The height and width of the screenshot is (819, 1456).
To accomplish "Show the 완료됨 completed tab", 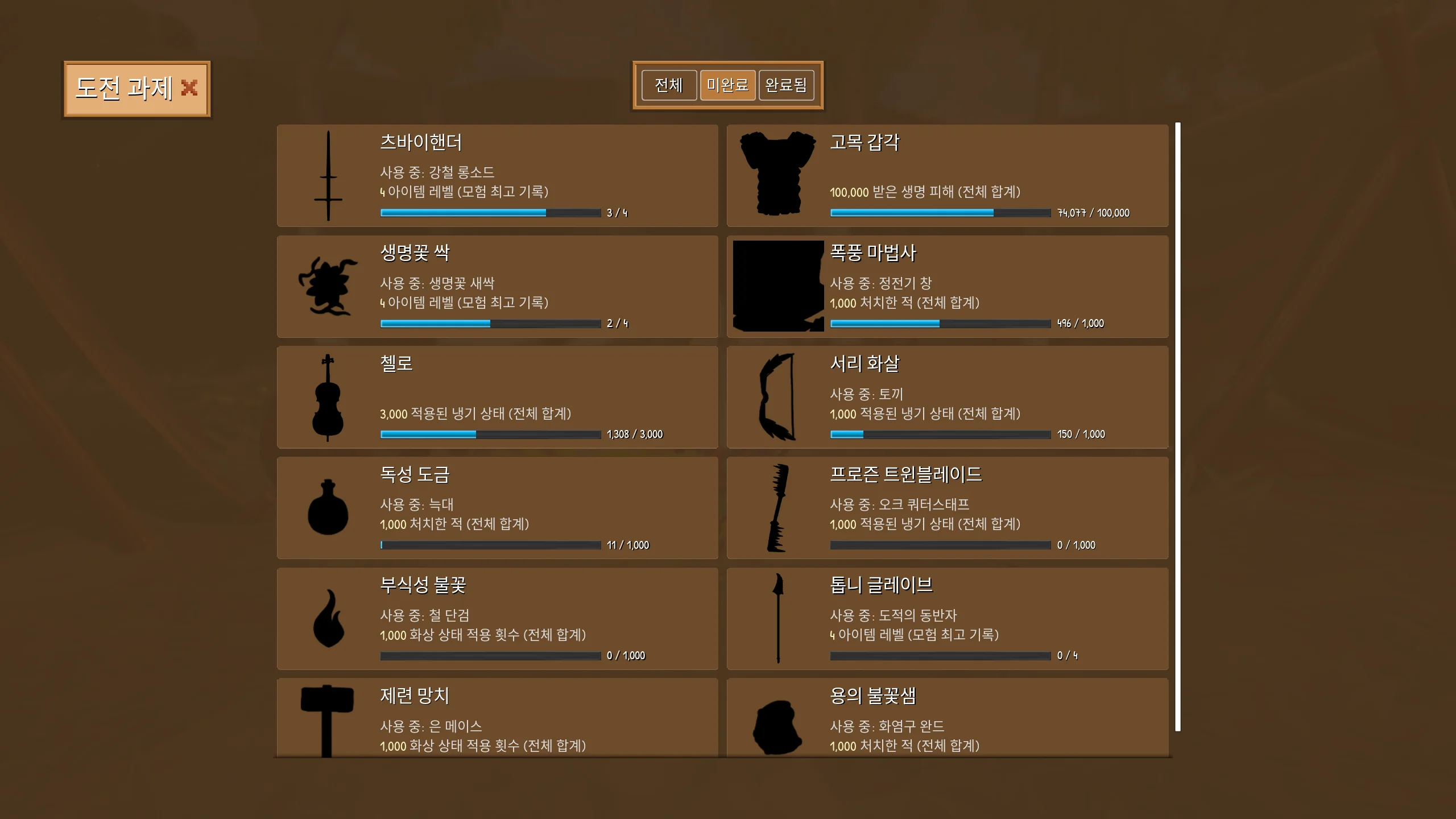I will (786, 85).
